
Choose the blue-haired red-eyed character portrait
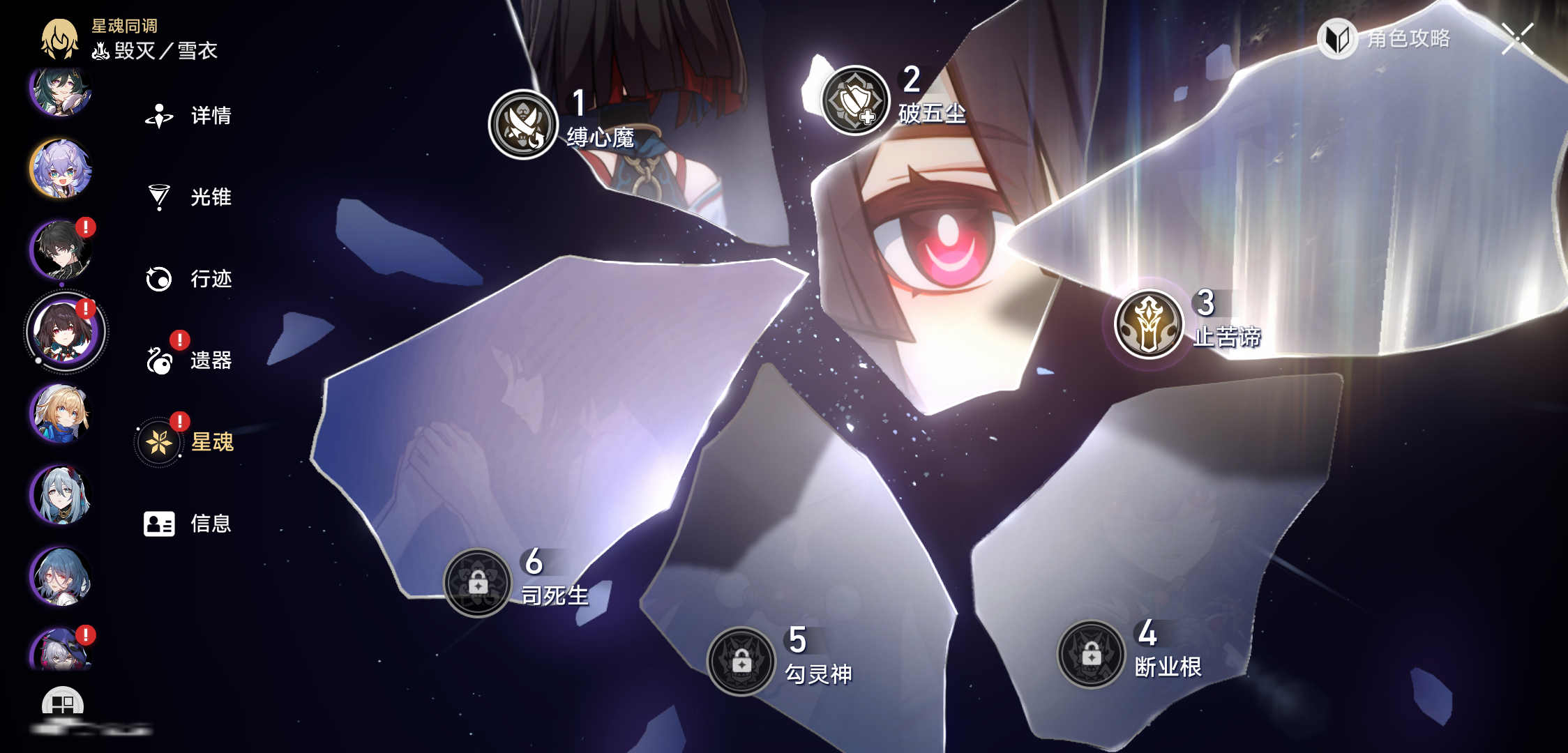pos(61,577)
